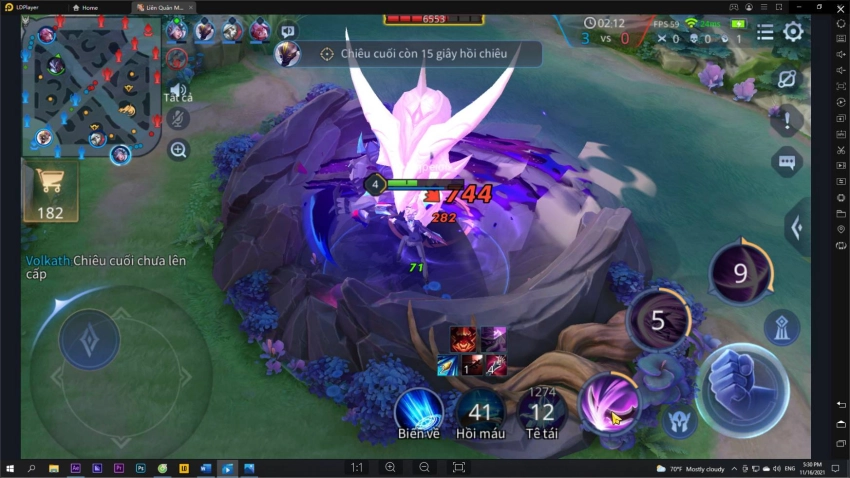This screenshot has height=478, width=850.
Task: Tap the Tế tài talent spell
Action: tap(542, 410)
